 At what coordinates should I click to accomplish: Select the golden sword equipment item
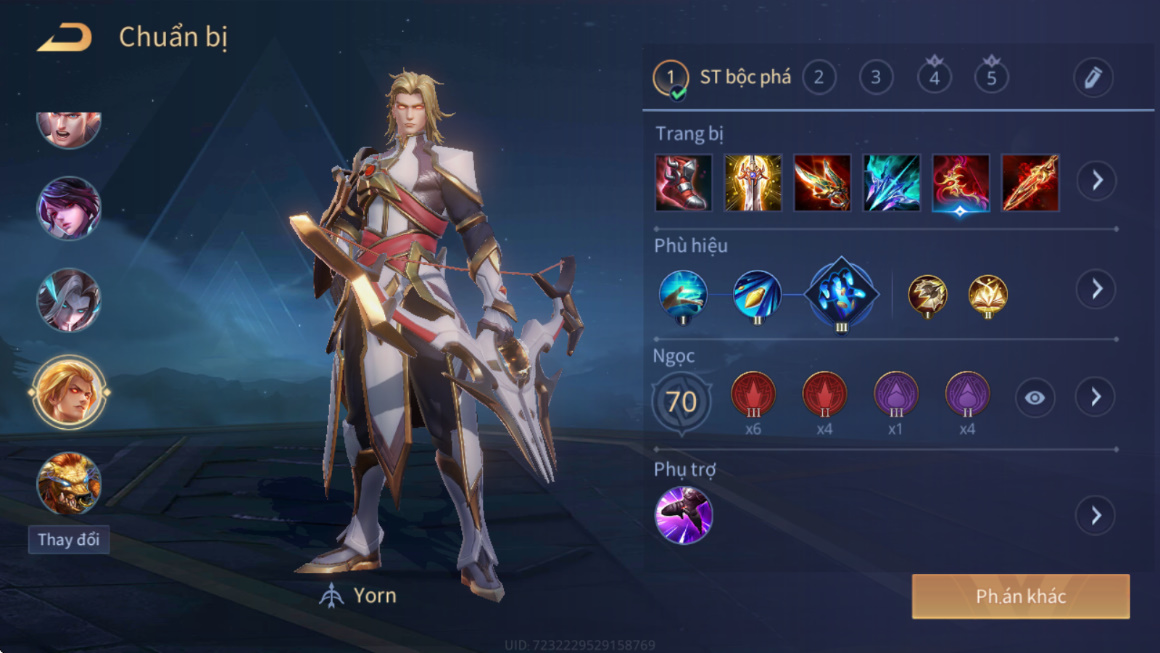pos(752,182)
